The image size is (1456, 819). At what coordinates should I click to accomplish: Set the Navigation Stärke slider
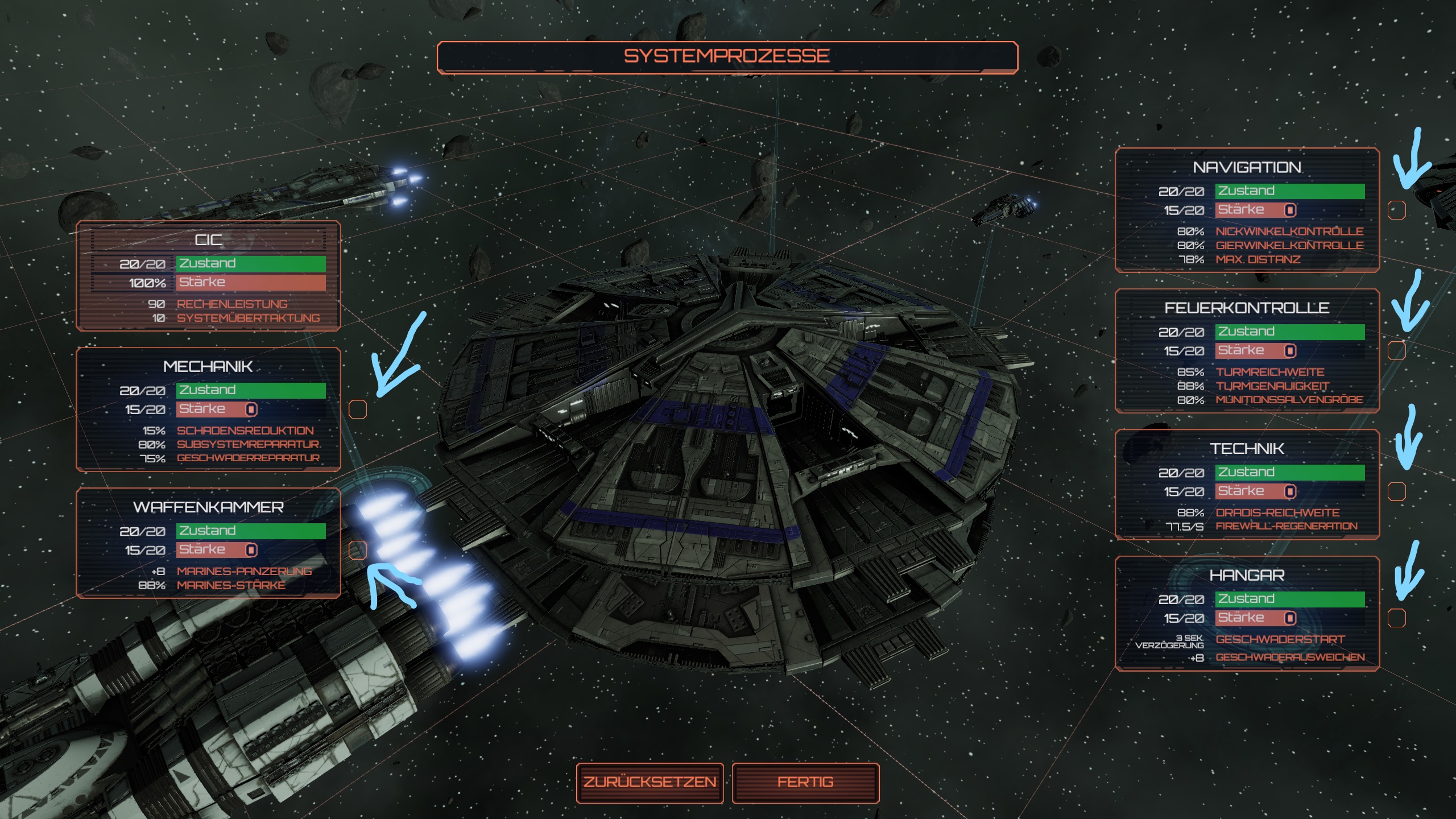[x=1290, y=210]
